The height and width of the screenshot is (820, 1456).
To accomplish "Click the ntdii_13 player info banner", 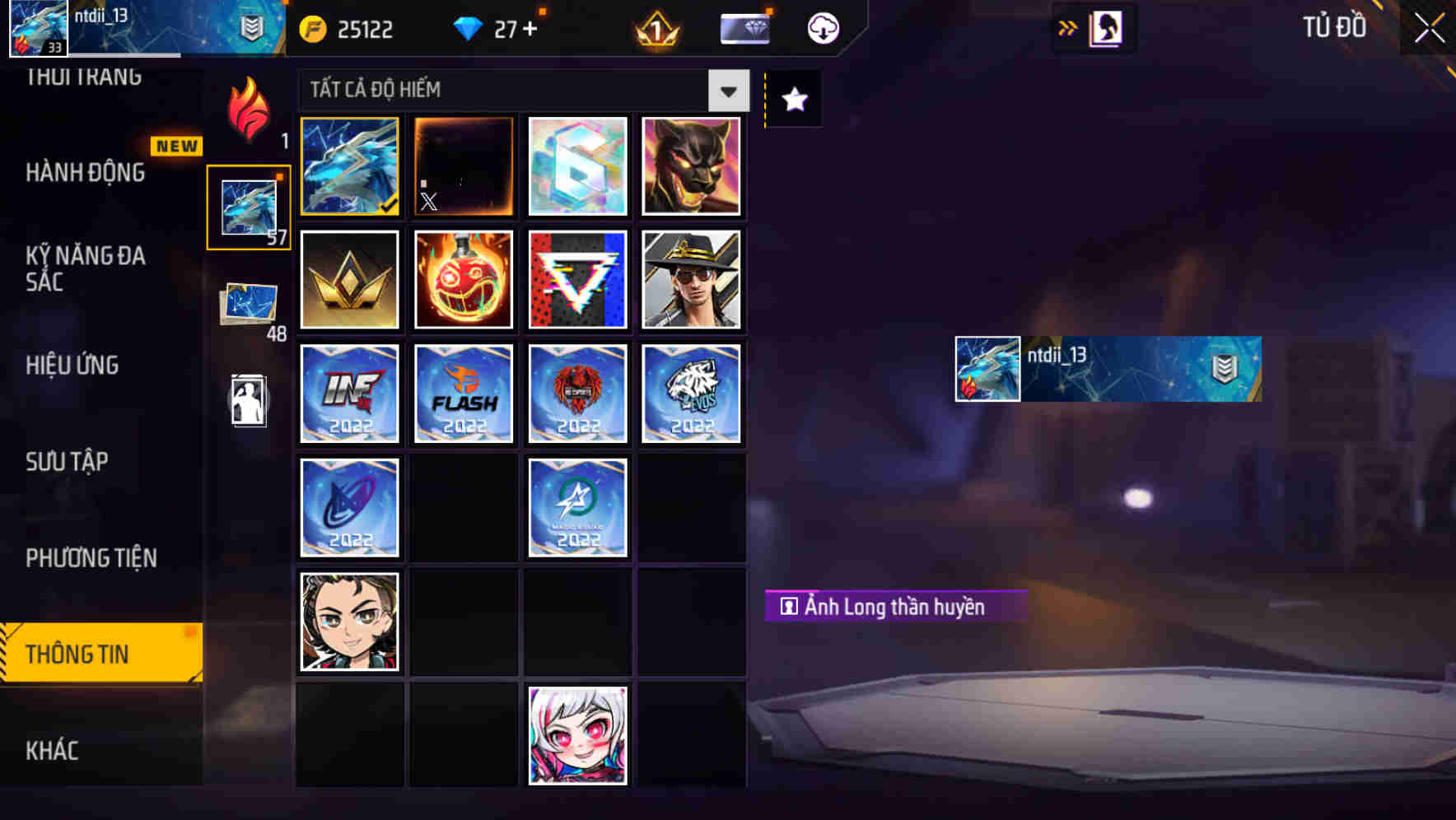I will point(1108,369).
